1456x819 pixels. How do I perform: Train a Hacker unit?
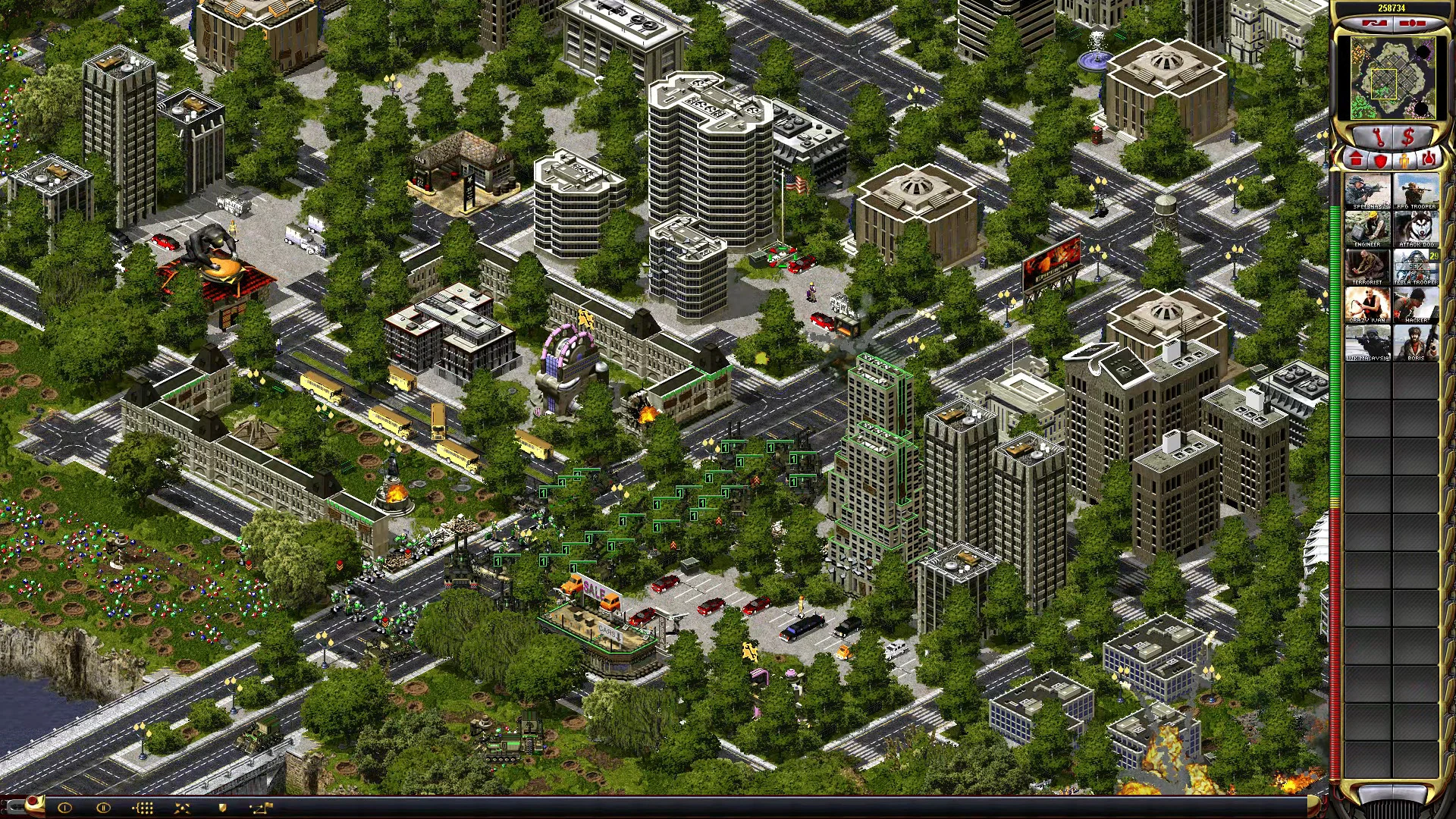pos(1417,304)
